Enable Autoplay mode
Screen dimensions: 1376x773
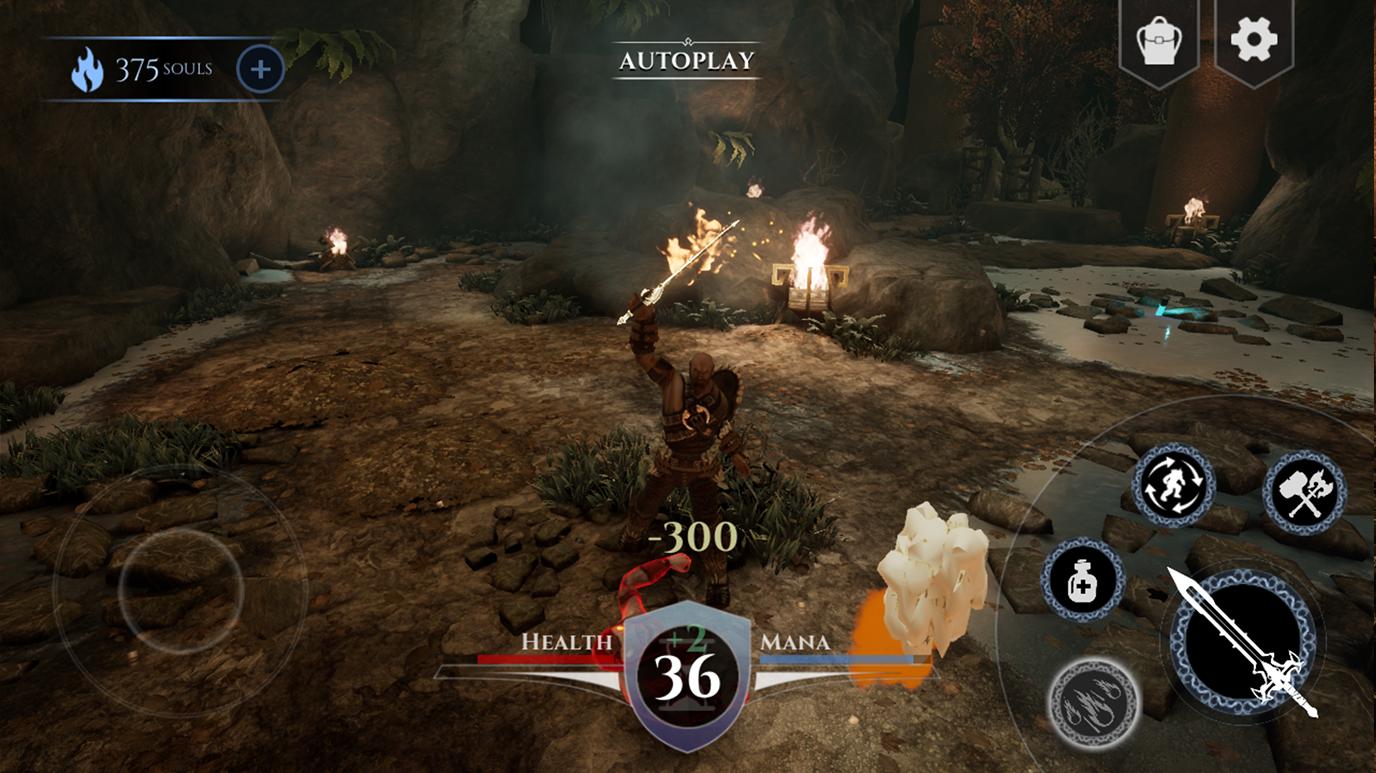click(685, 59)
